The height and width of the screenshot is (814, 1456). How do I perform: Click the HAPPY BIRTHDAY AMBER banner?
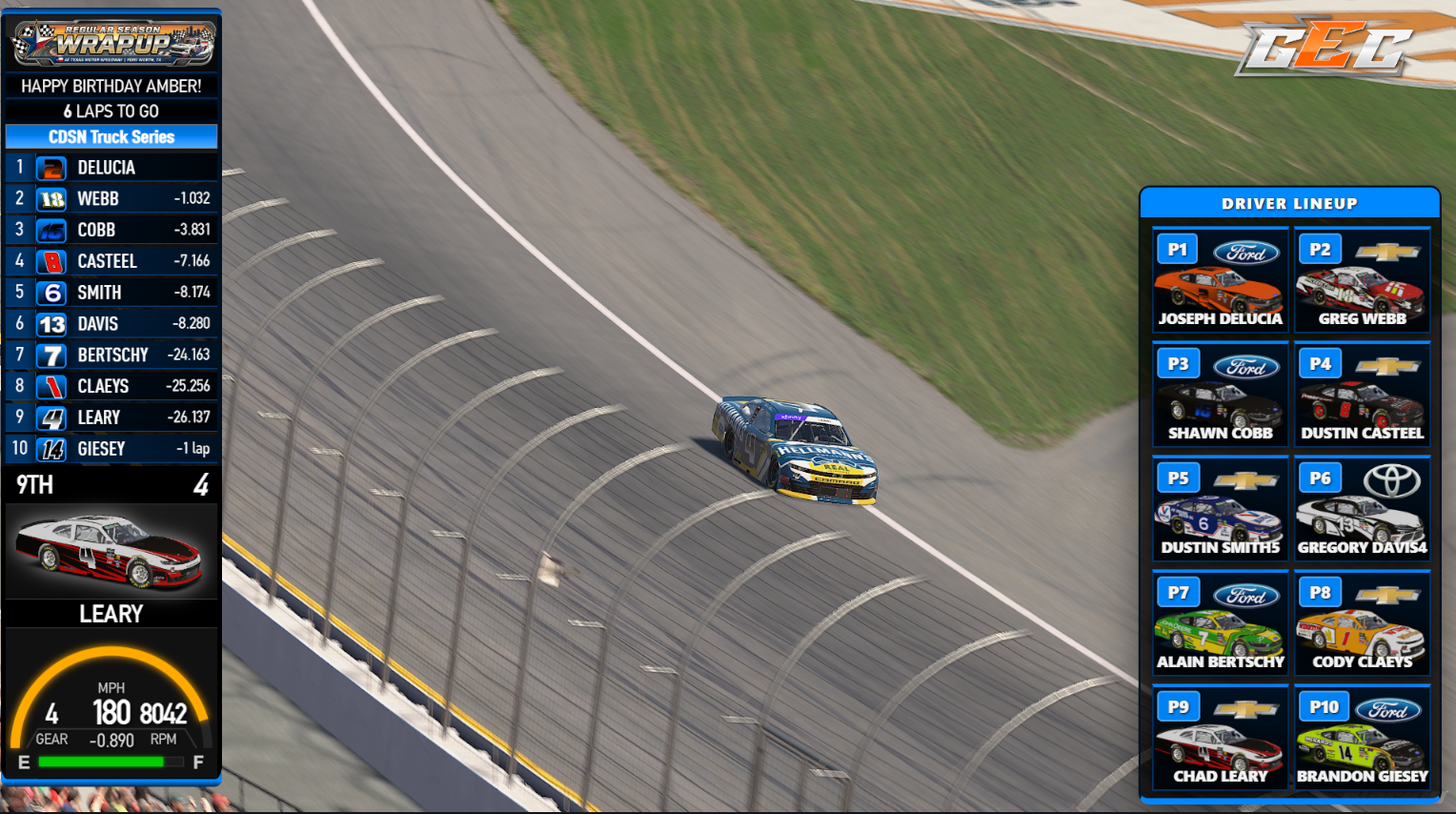coord(111,86)
